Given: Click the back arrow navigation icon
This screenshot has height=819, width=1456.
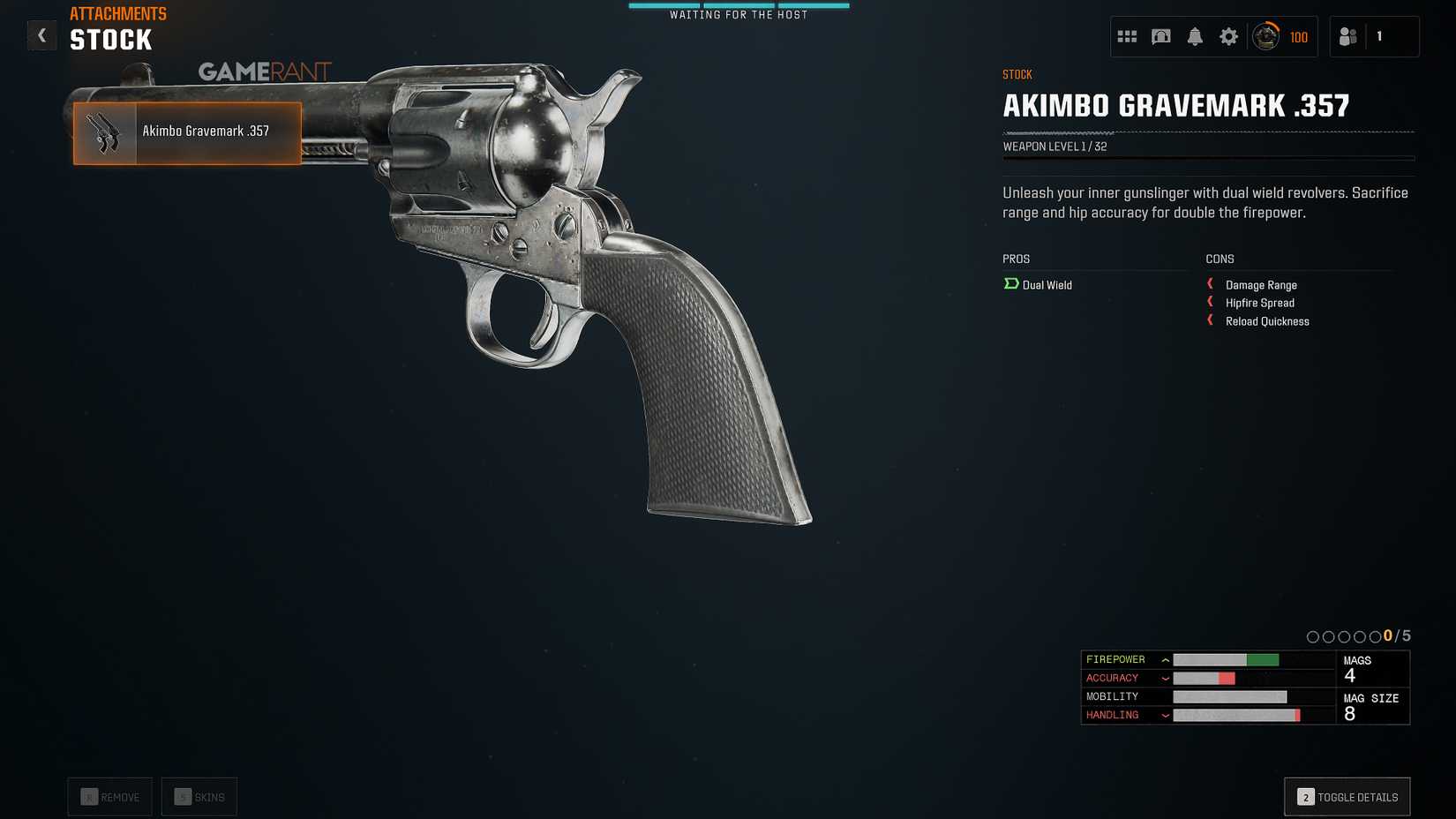Looking at the screenshot, I should 41,35.
